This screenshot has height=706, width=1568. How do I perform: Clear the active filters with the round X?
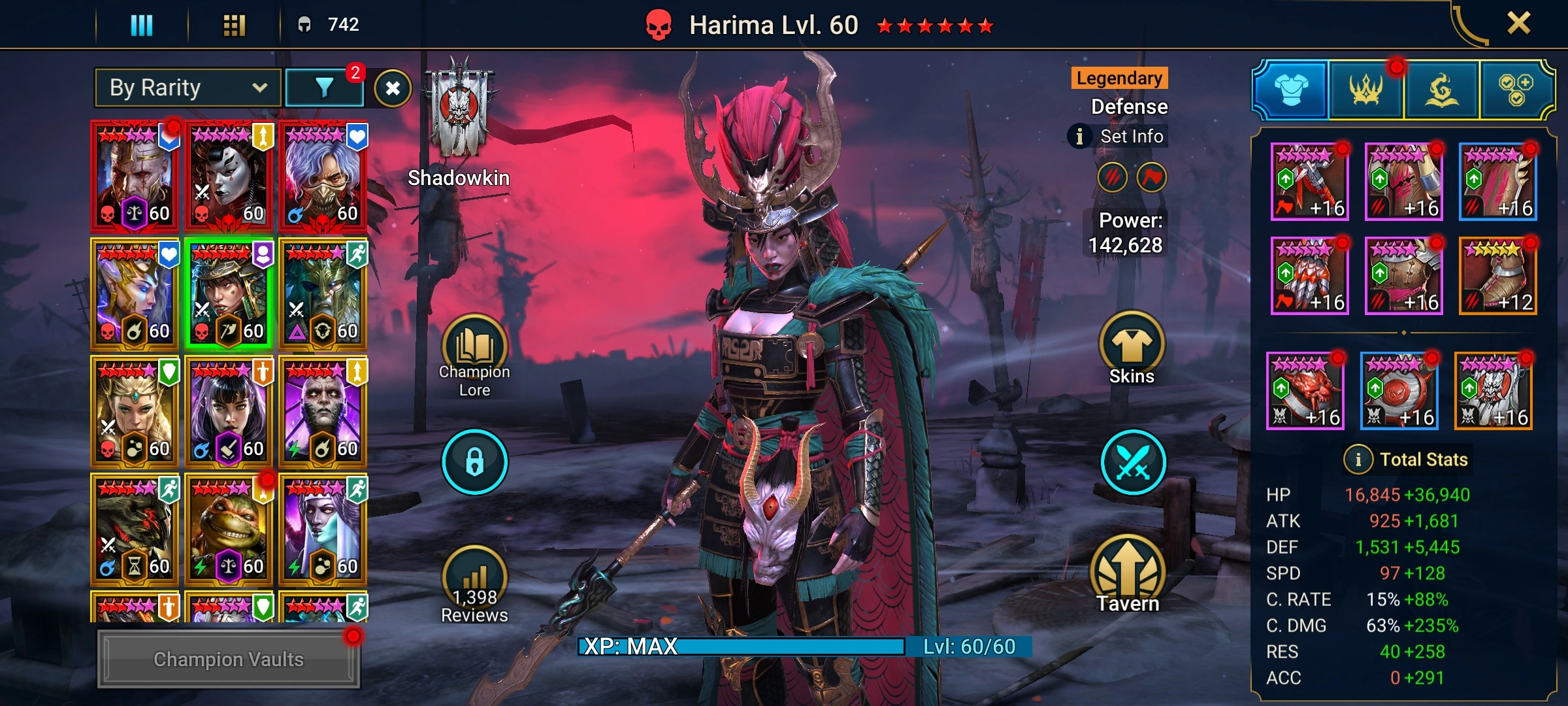point(393,88)
